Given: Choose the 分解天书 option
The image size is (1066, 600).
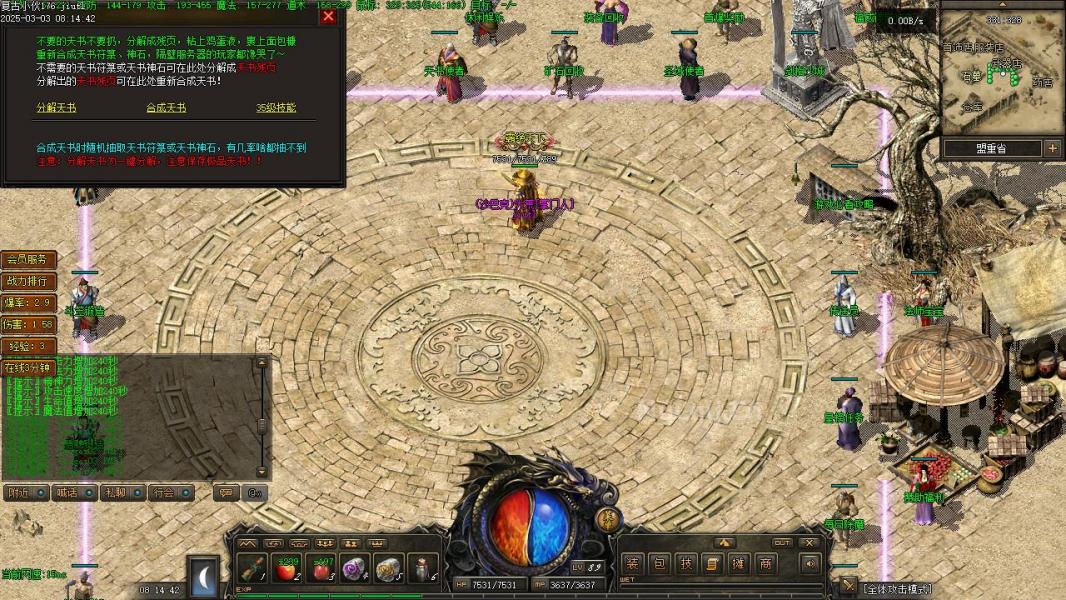Looking at the screenshot, I should coord(56,108).
